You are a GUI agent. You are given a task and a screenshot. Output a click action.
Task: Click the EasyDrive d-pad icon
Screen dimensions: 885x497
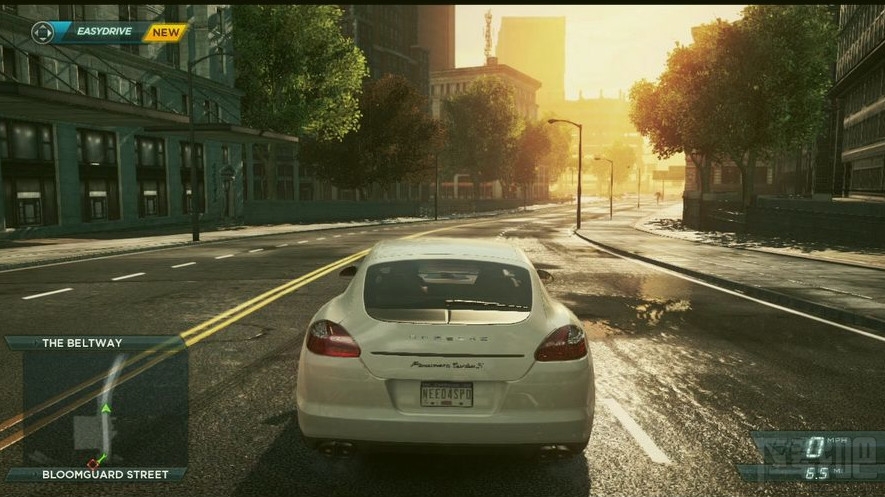pos(42,32)
